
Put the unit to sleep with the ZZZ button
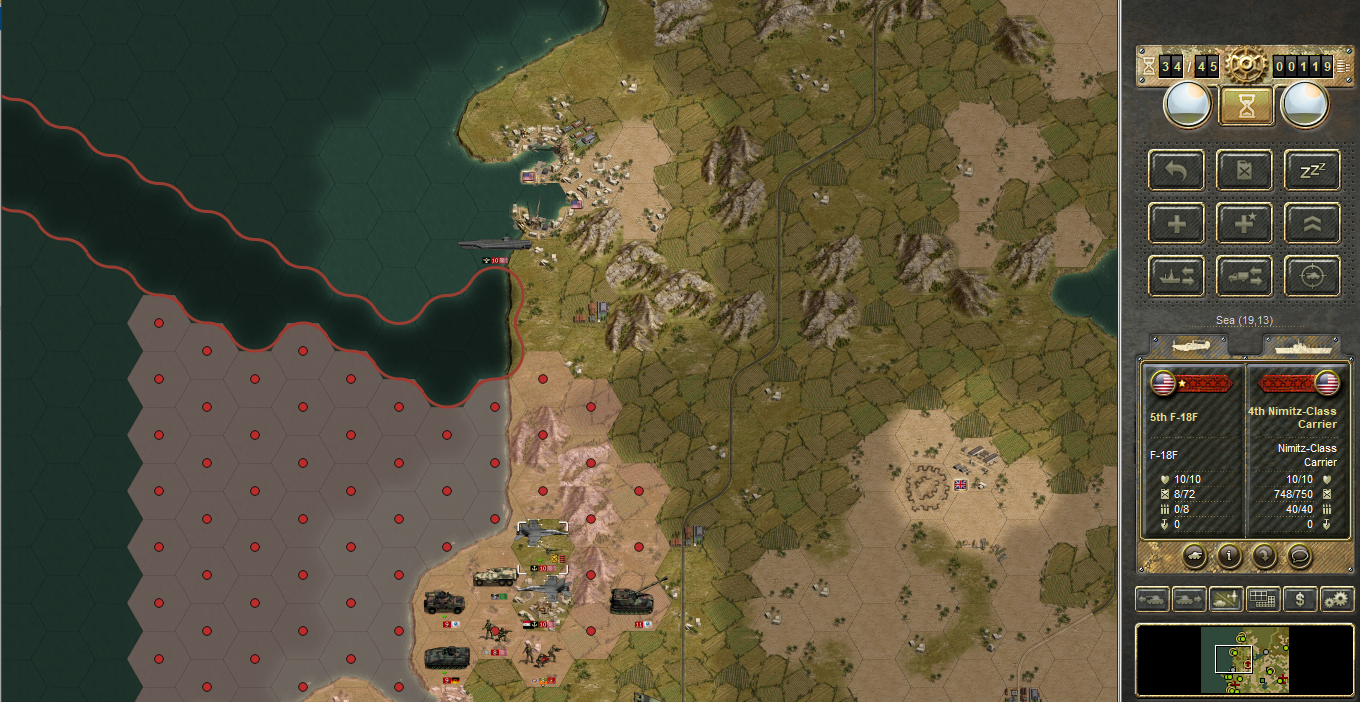click(1311, 171)
